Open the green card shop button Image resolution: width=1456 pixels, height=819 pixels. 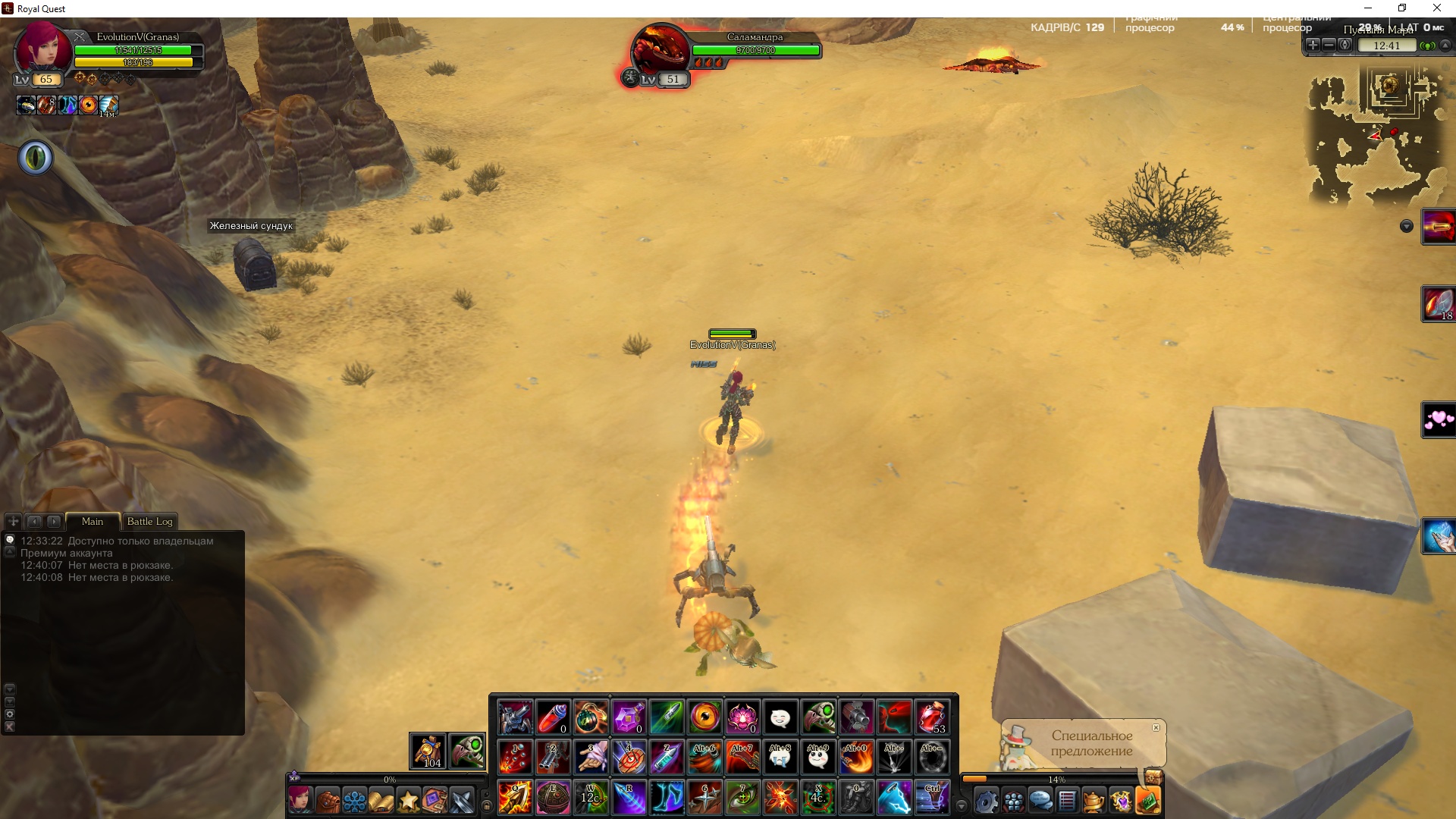[x=1148, y=801]
